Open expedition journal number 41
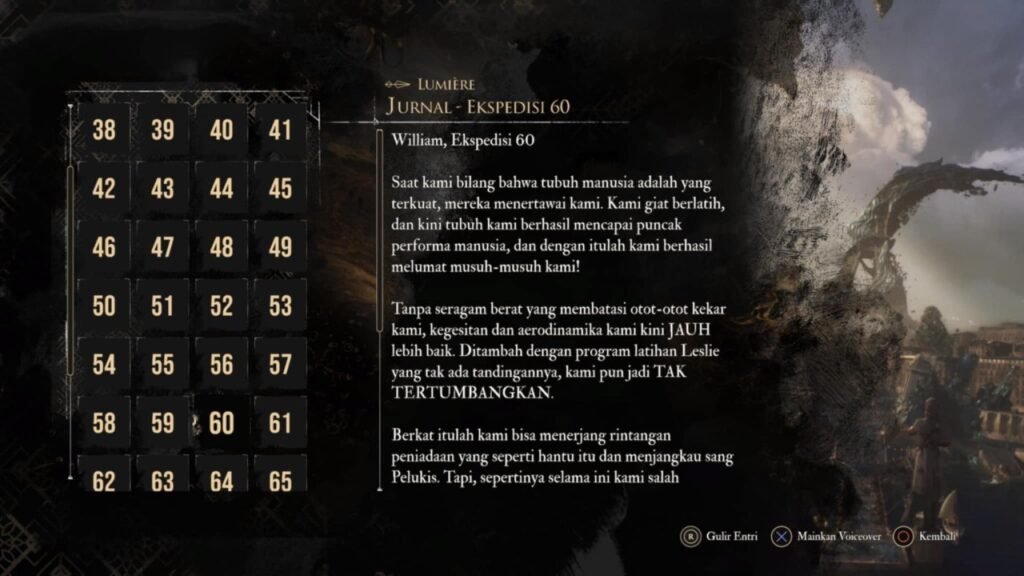1024x576 pixels. (281, 129)
